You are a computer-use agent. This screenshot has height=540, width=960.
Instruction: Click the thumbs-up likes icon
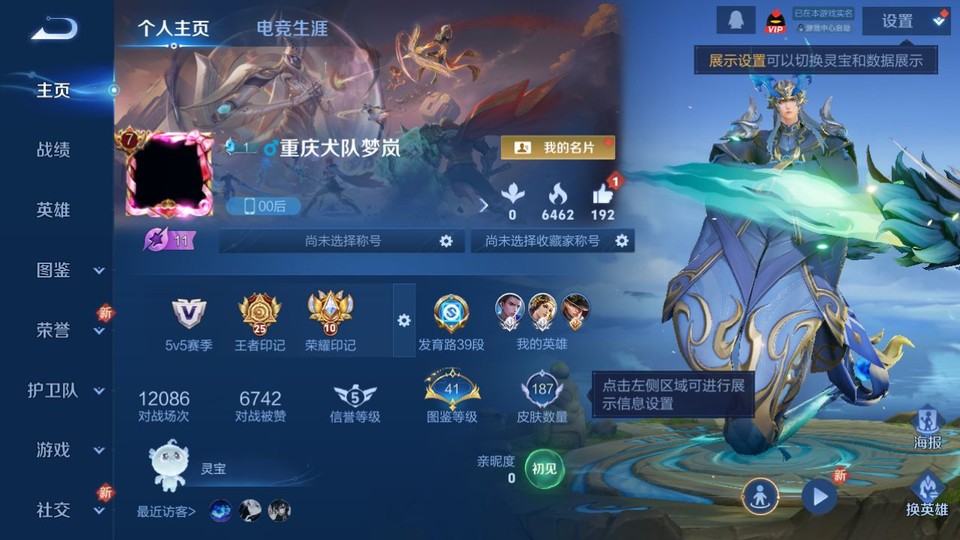click(603, 195)
